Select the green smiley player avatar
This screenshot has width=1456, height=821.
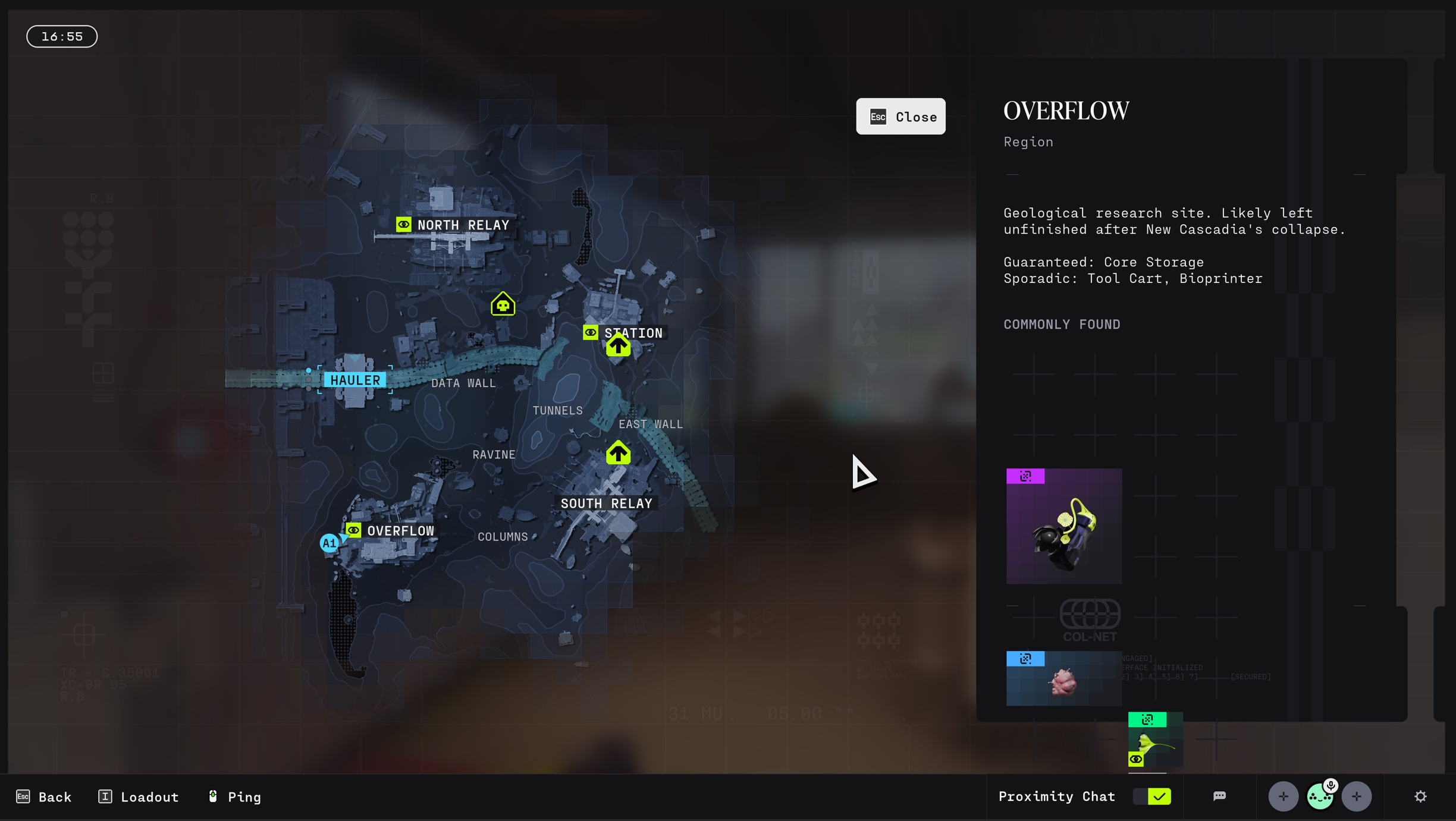[1320, 797]
